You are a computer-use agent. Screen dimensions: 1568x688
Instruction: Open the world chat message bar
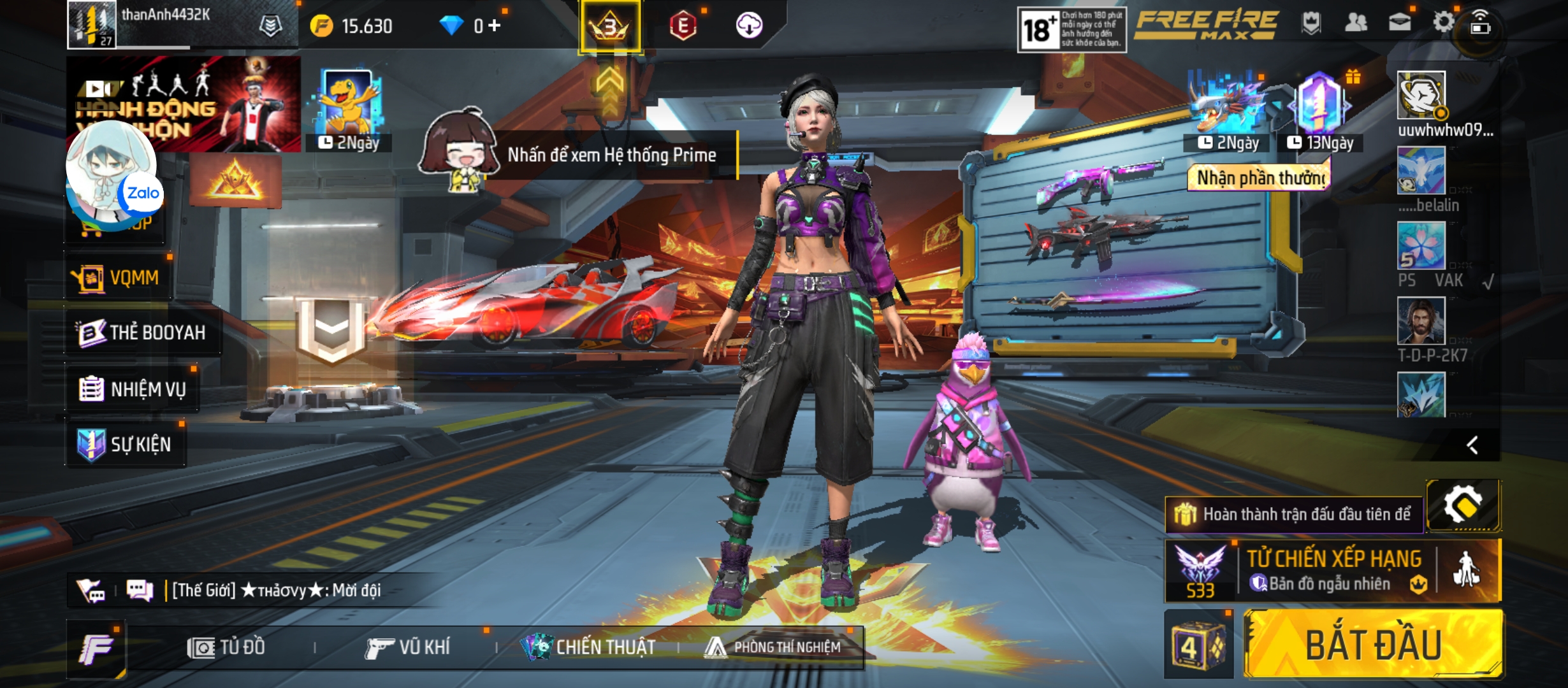pos(274,591)
